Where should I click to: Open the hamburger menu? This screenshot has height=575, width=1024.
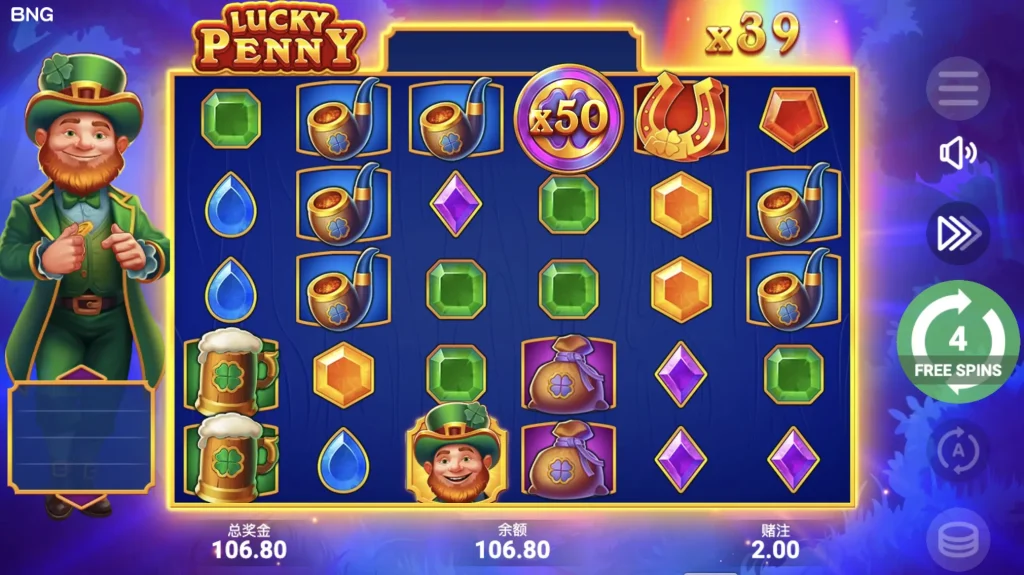coord(957,89)
